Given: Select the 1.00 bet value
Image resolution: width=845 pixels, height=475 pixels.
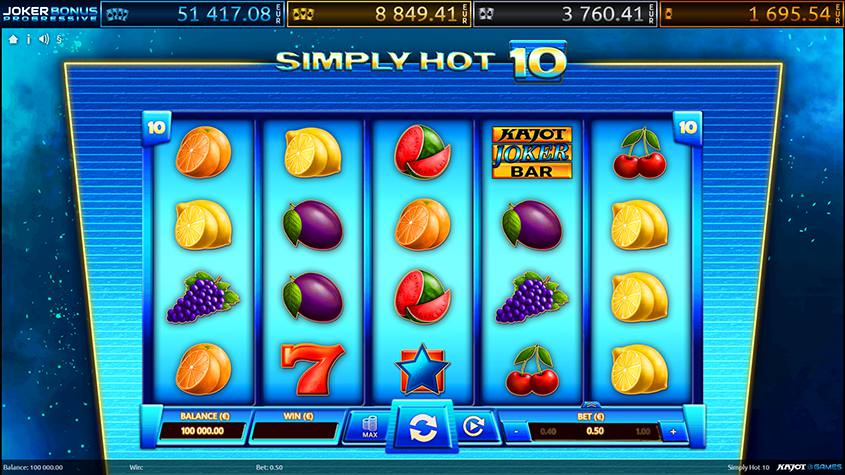Looking at the screenshot, I should click(643, 432).
